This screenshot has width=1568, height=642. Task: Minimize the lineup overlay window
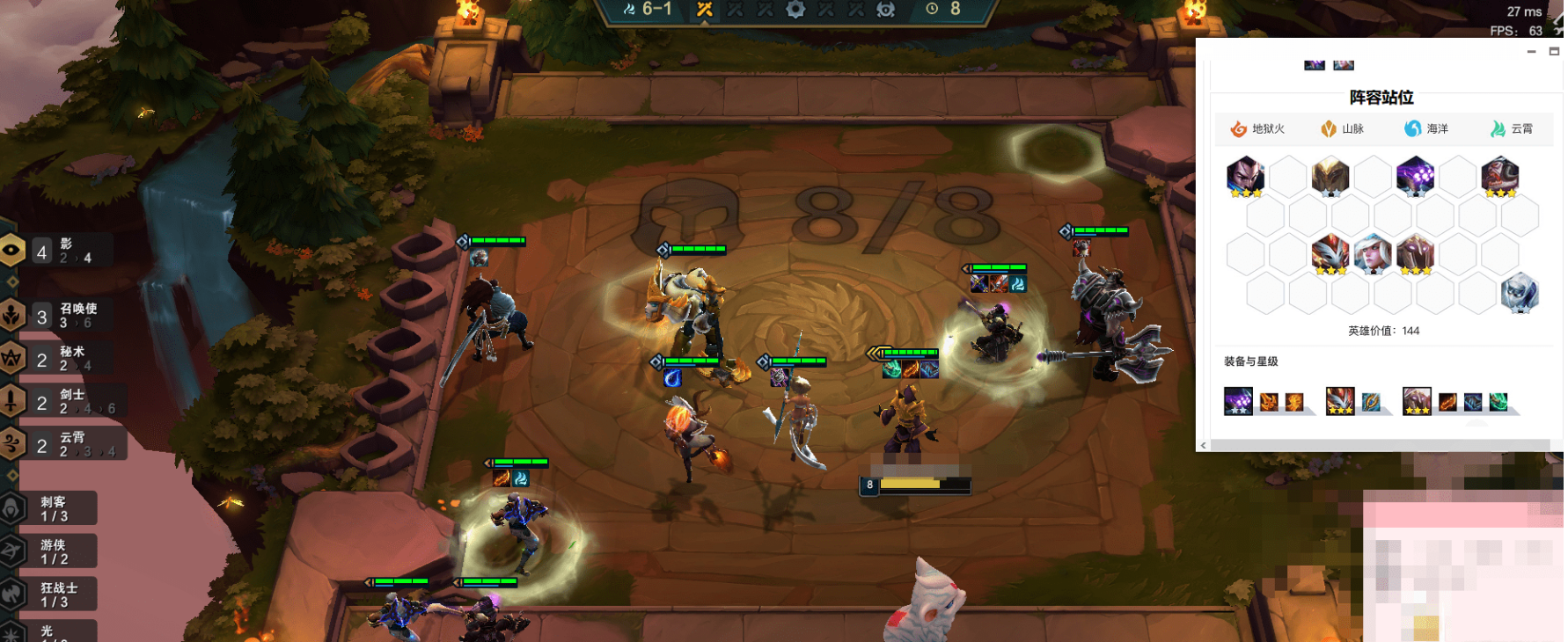pos(1531,52)
